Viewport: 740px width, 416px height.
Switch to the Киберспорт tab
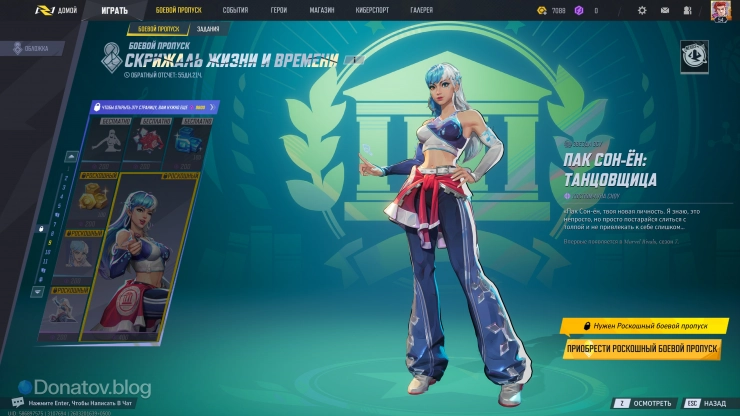[371, 10]
